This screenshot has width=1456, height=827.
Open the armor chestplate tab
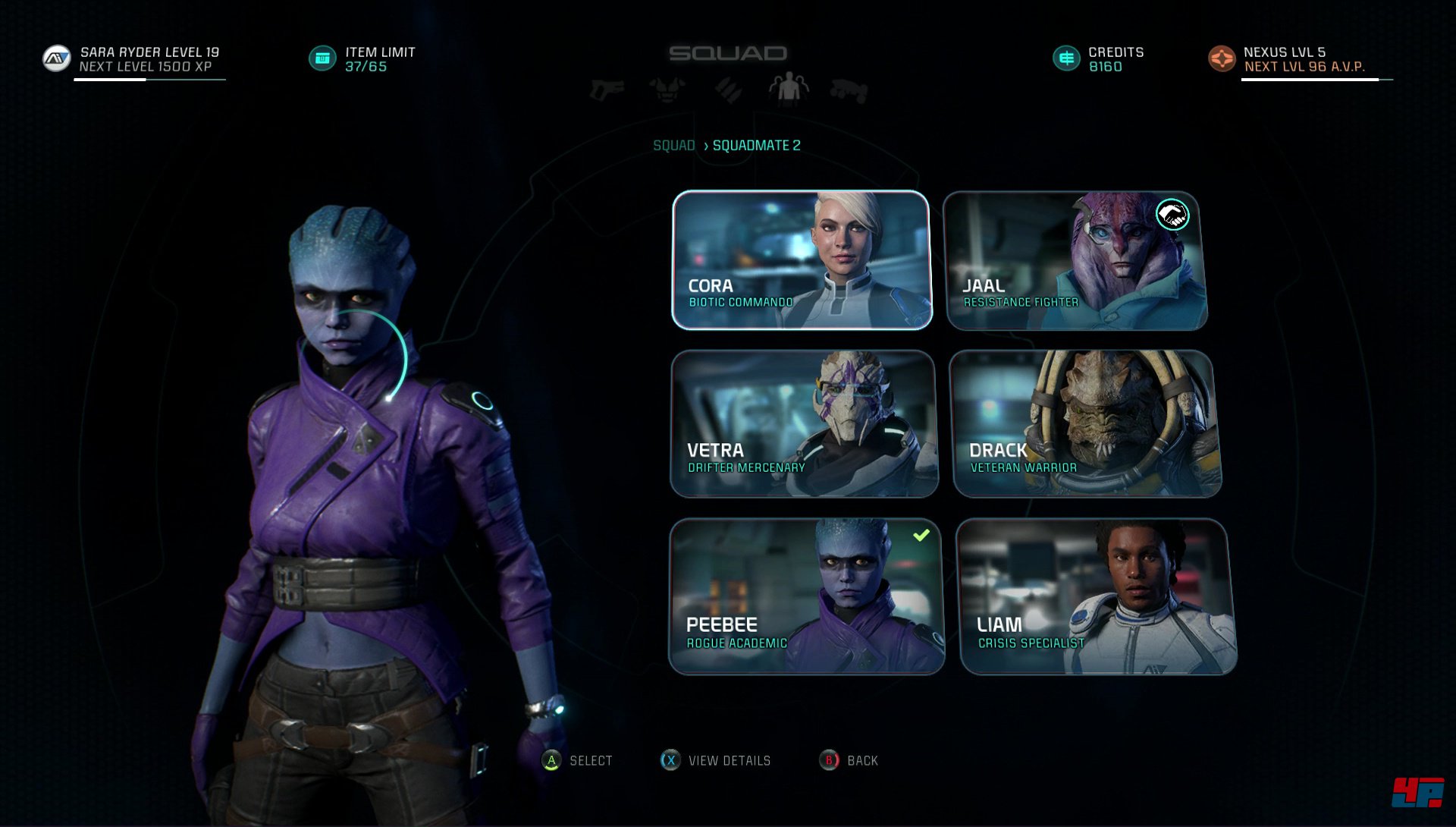(x=667, y=90)
